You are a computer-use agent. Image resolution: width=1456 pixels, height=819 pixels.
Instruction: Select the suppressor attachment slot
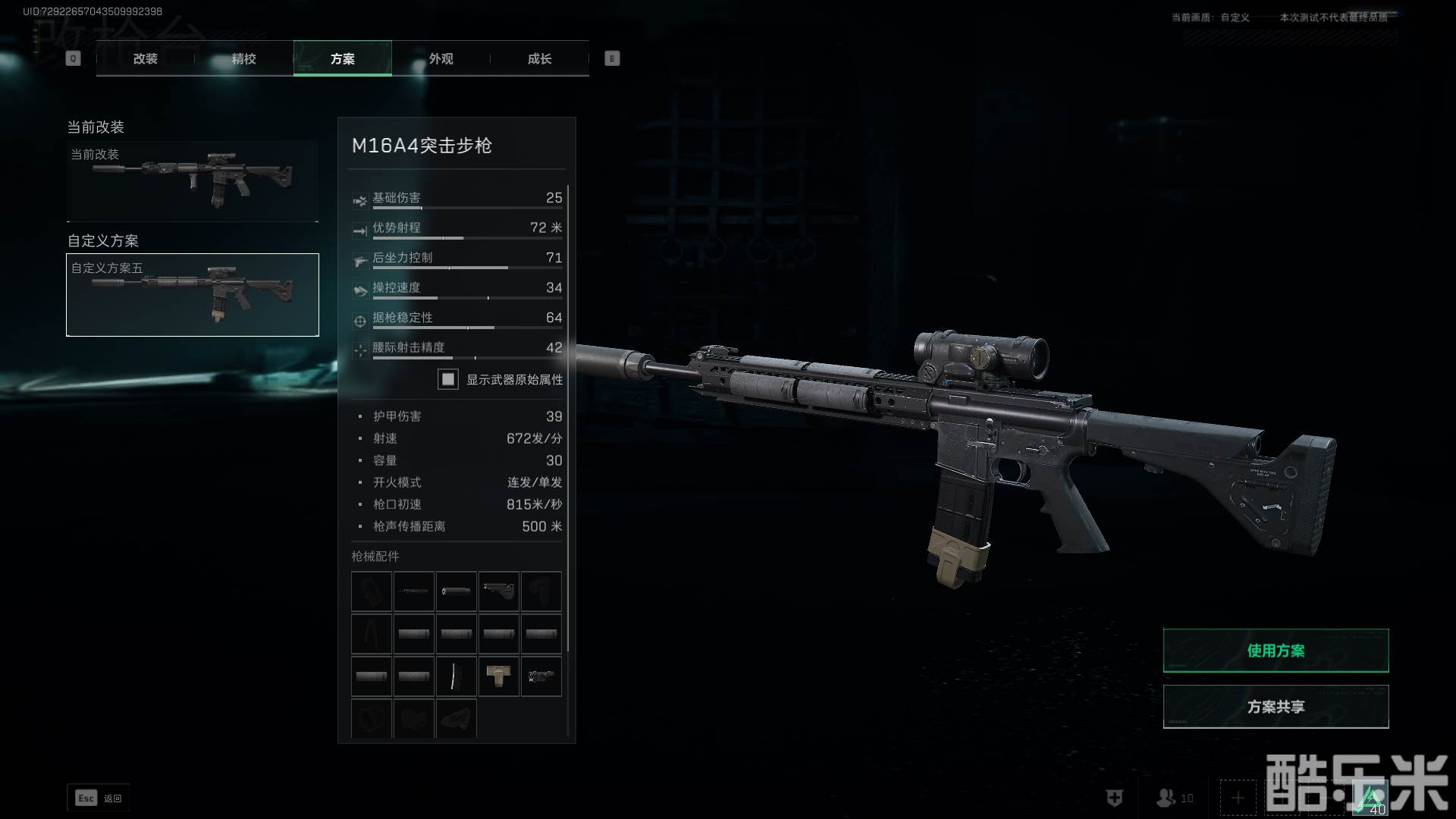pos(457,591)
